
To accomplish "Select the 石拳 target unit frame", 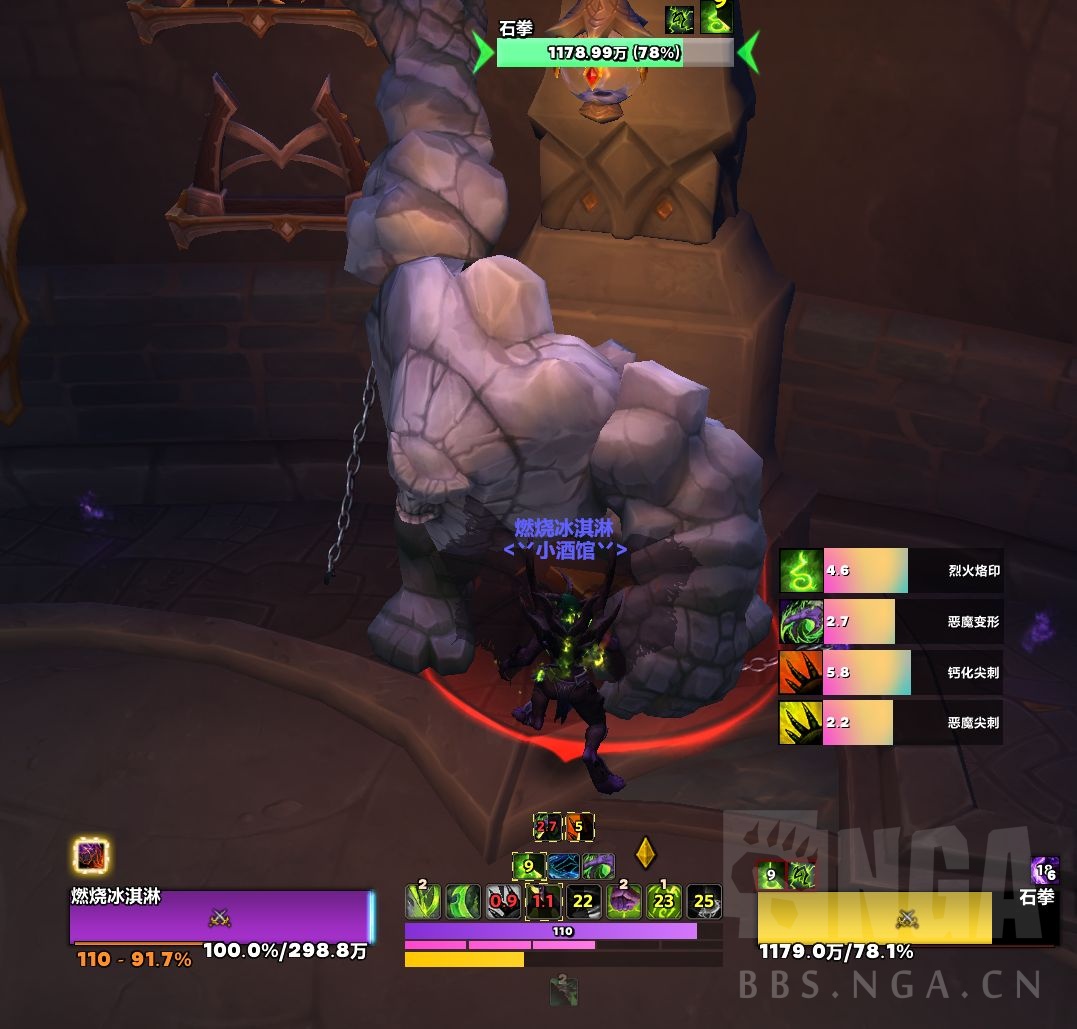I will click(906, 918).
